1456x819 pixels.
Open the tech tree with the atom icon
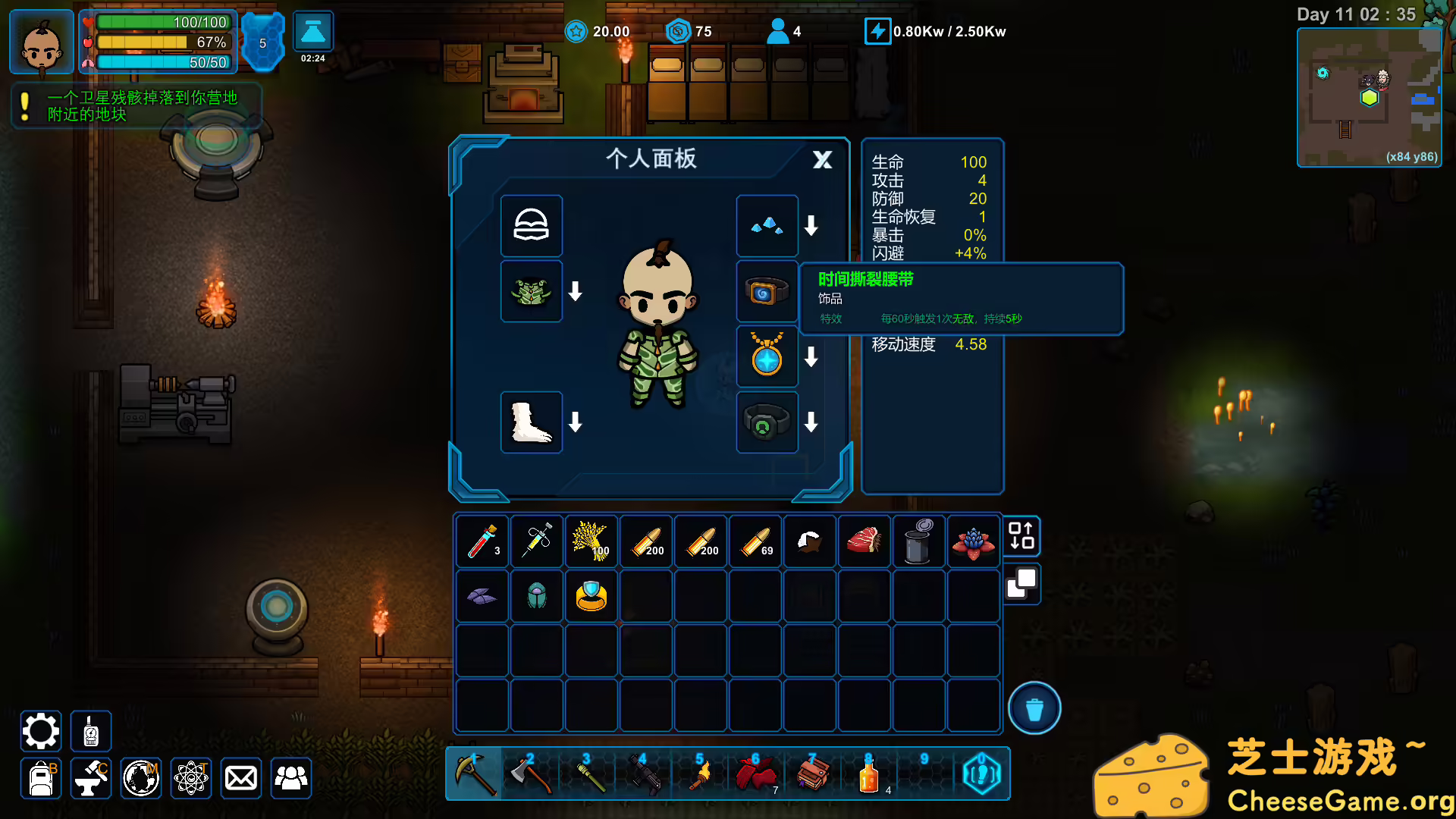[191, 778]
